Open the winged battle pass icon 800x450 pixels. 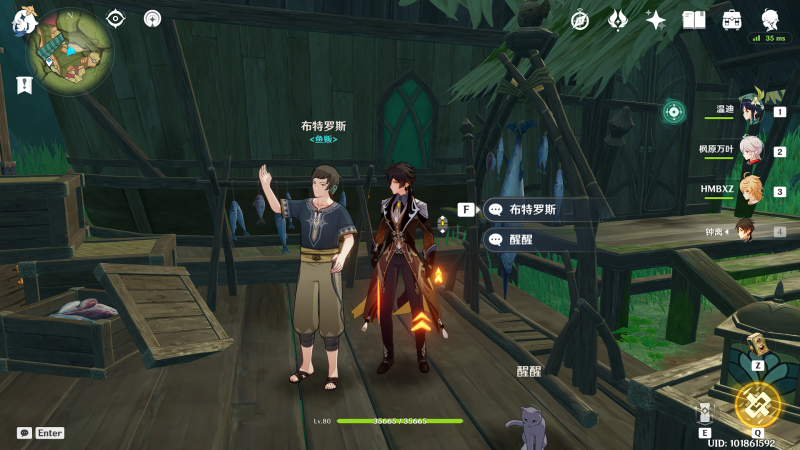[618, 20]
